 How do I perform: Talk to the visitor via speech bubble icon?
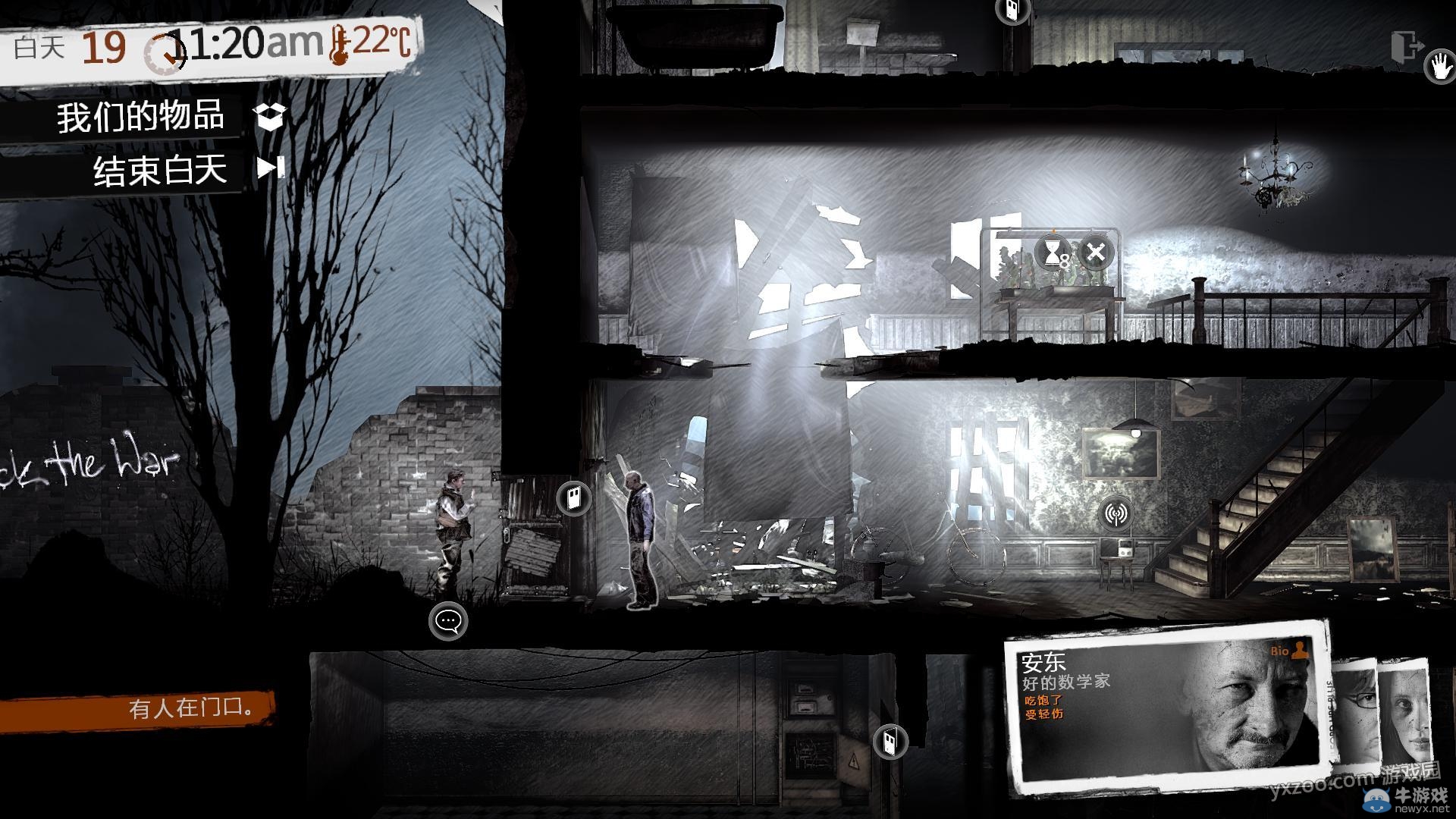pos(448,621)
